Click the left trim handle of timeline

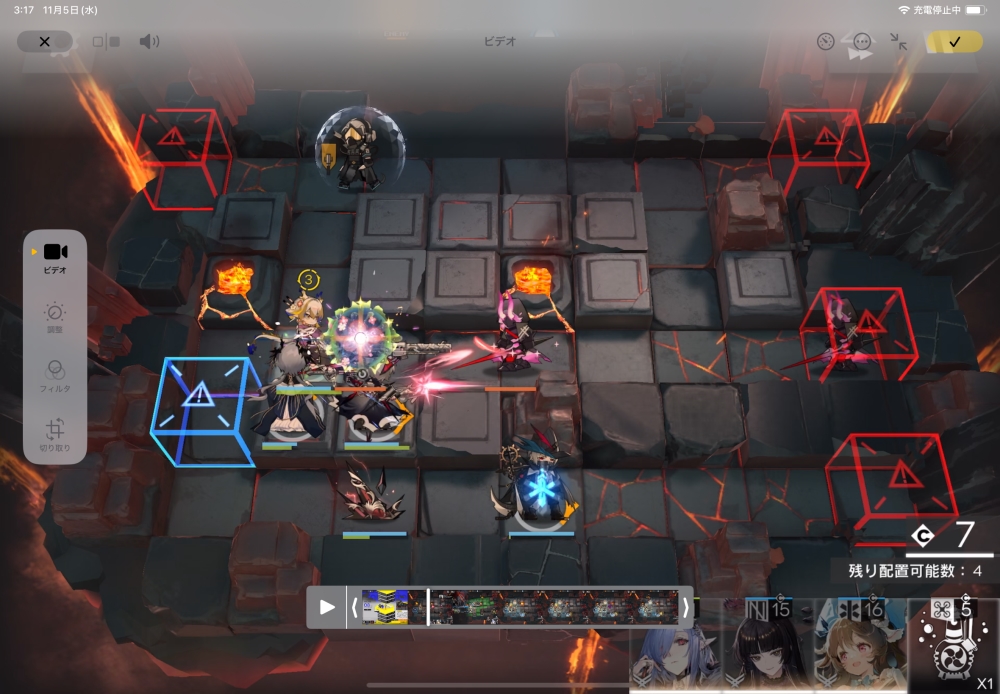point(353,607)
